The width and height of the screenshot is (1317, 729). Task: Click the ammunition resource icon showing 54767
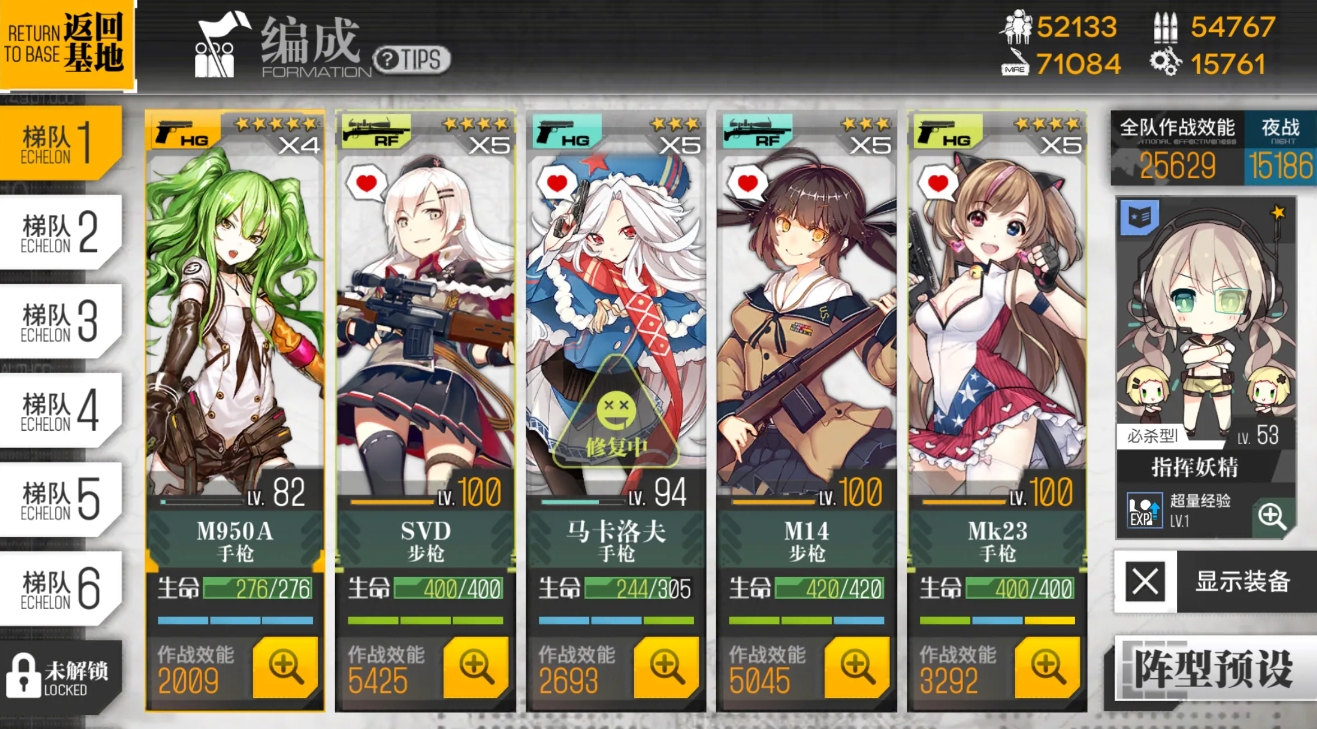[x=1168, y=29]
